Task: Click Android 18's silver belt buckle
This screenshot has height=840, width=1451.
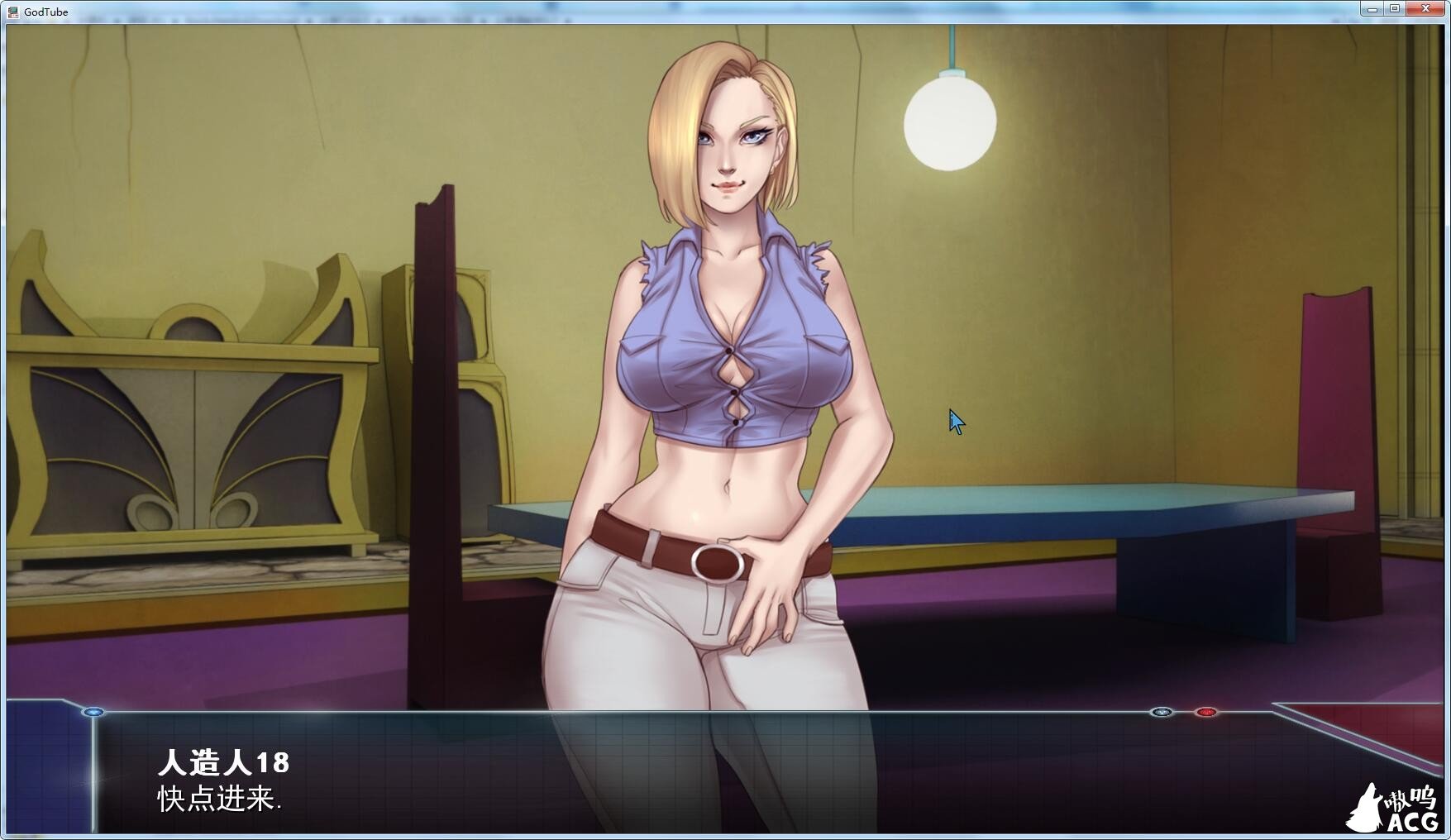Action: pyautogui.click(x=717, y=564)
